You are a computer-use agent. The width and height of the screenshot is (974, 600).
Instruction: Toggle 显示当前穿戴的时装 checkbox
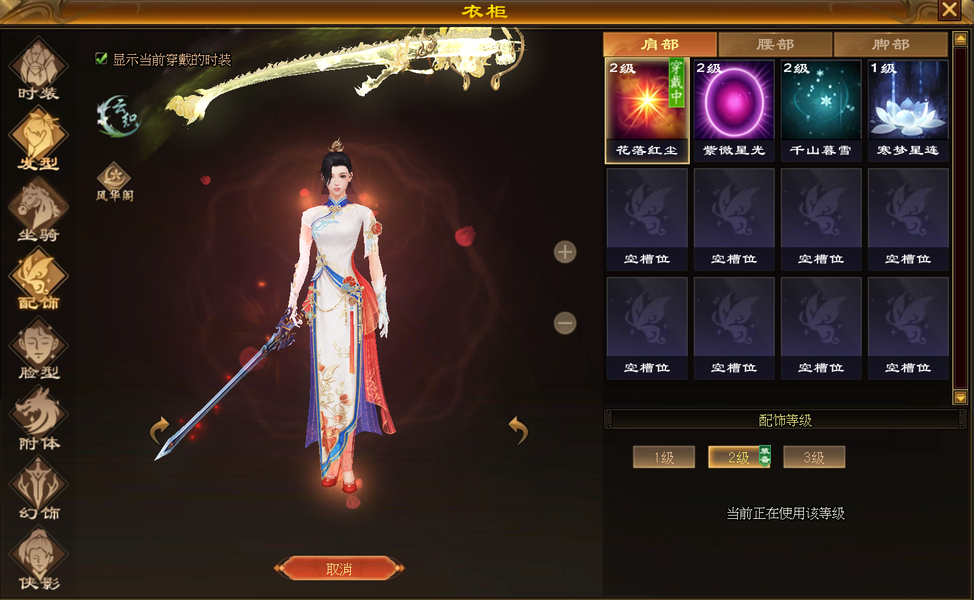coord(101,59)
